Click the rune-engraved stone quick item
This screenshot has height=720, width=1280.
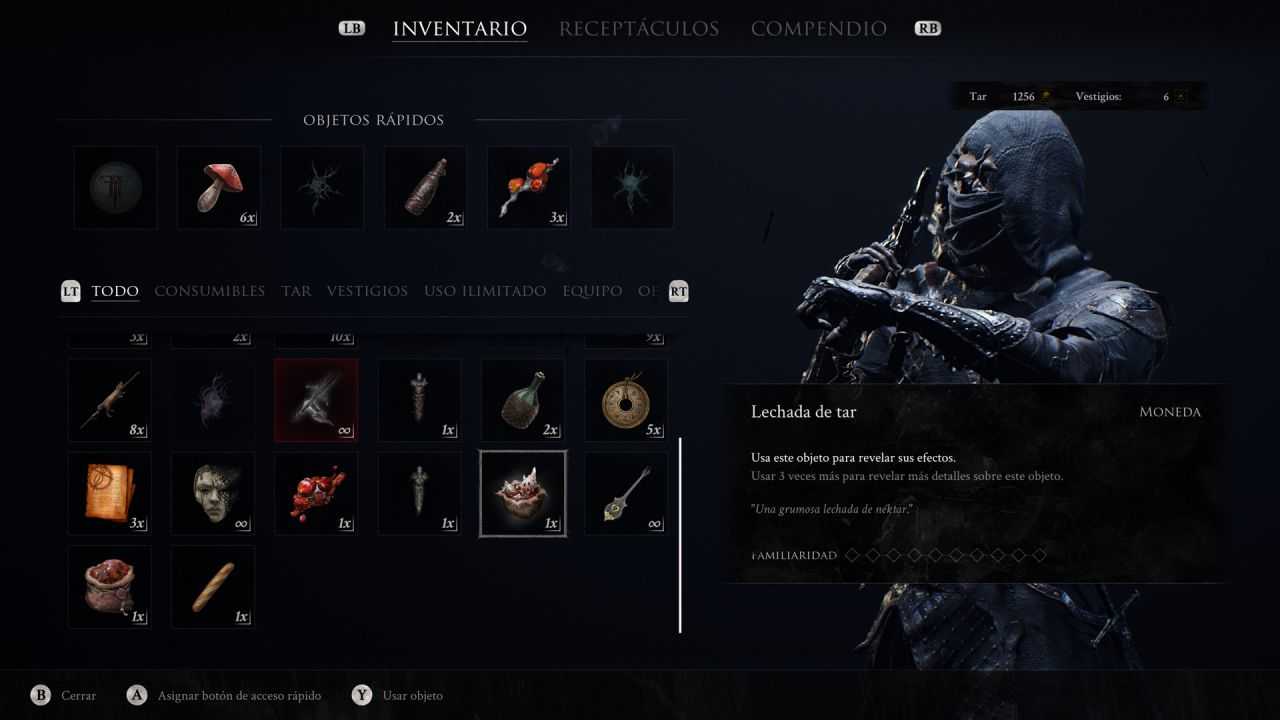click(x=114, y=186)
